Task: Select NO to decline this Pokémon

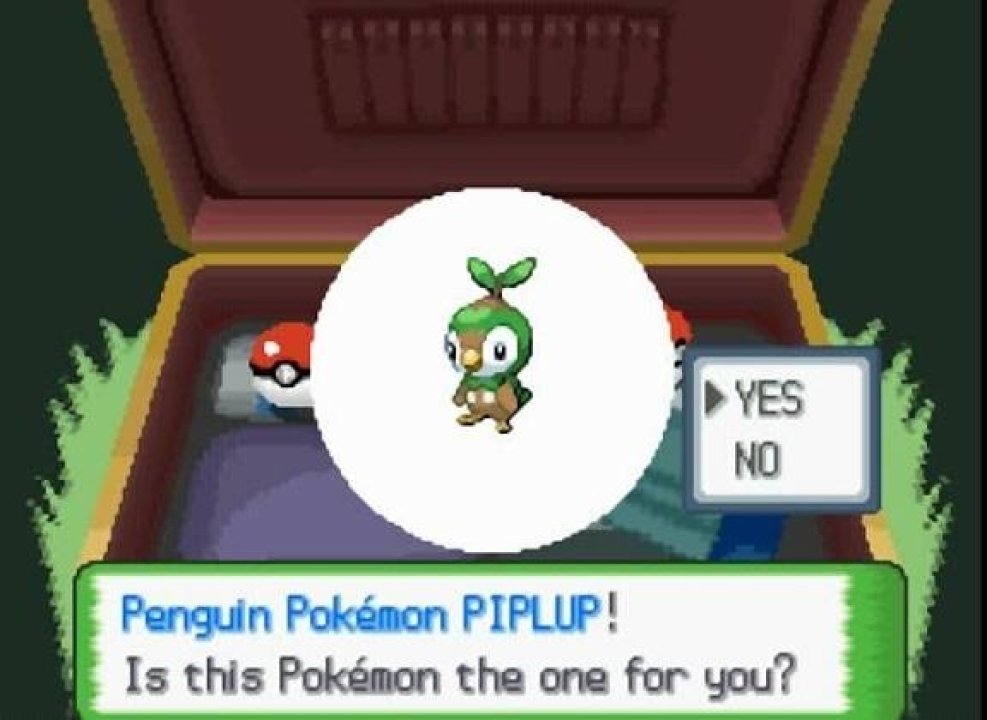Action: (757, 462)
